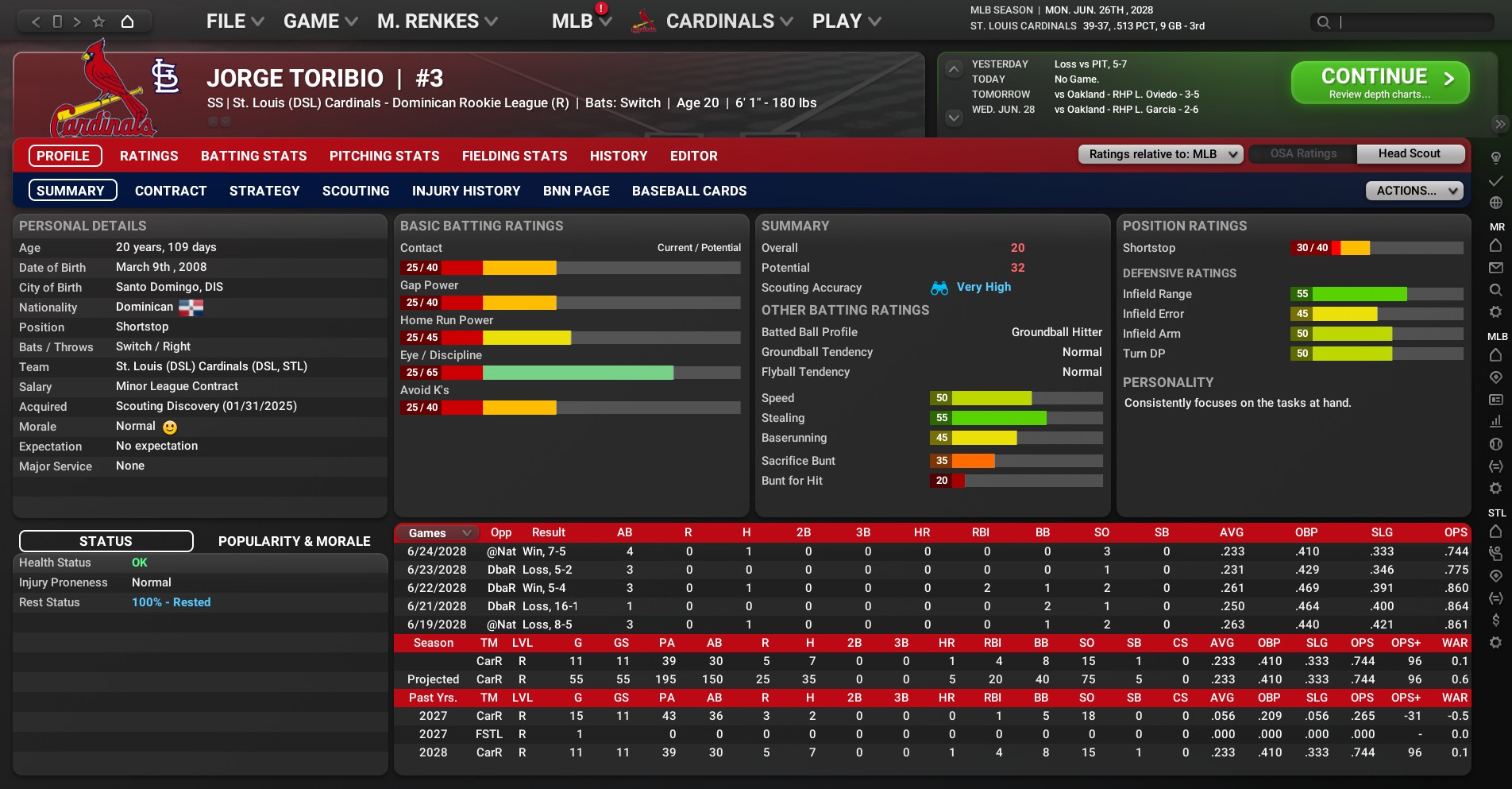Screen dimensions: 1512x789
Task: Open the player EDITOR tab
Action: tap(693, 156)
